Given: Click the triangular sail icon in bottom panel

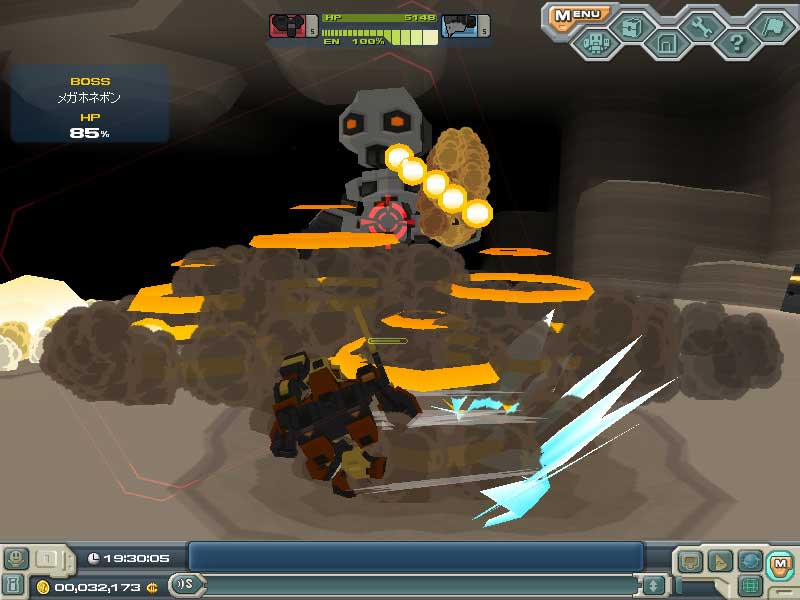Looking at the screenshot, I should [x=720, y=562].
